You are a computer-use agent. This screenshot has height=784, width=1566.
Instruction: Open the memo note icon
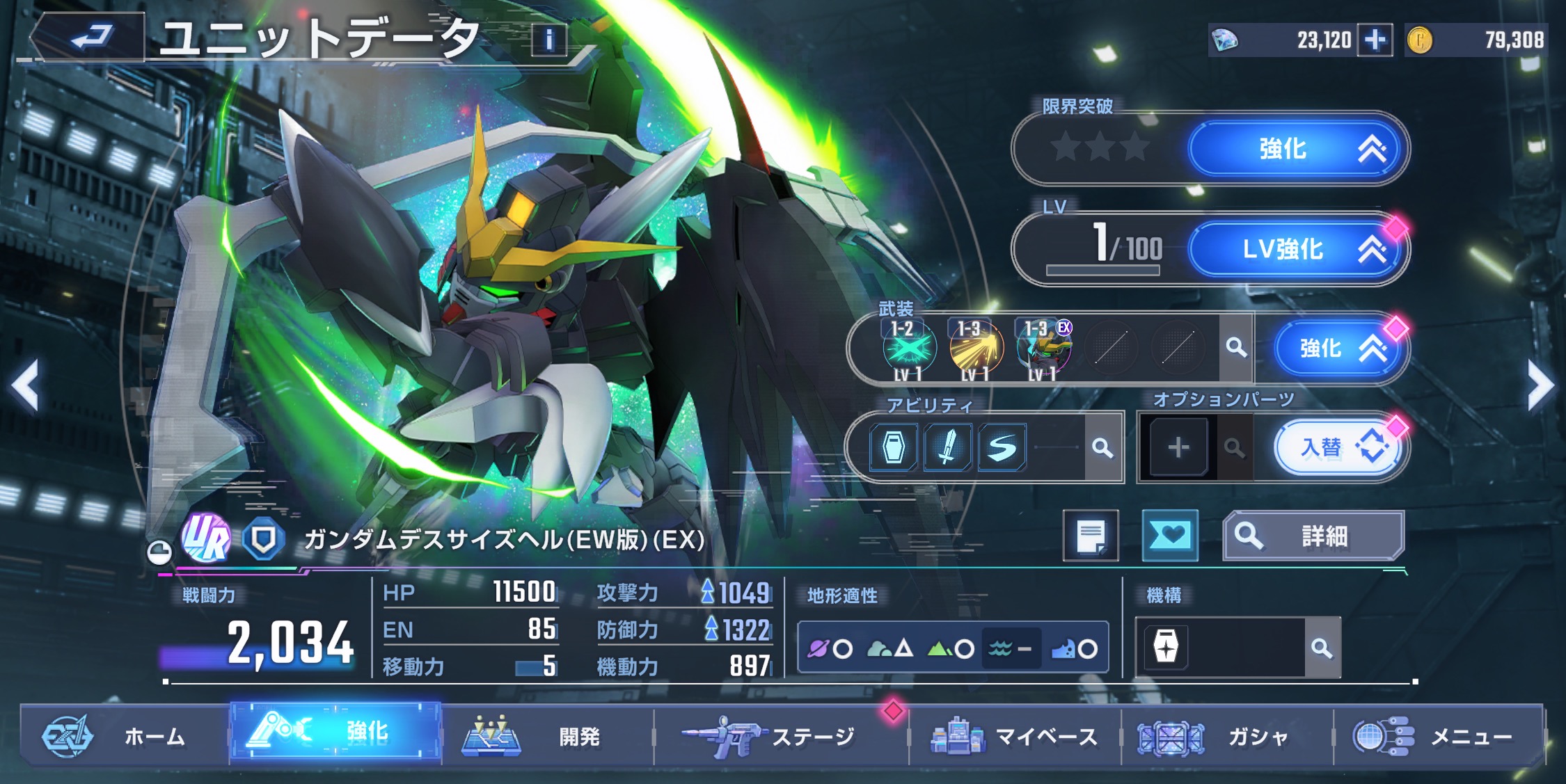pyautogui.click(x=1091, y=536)
